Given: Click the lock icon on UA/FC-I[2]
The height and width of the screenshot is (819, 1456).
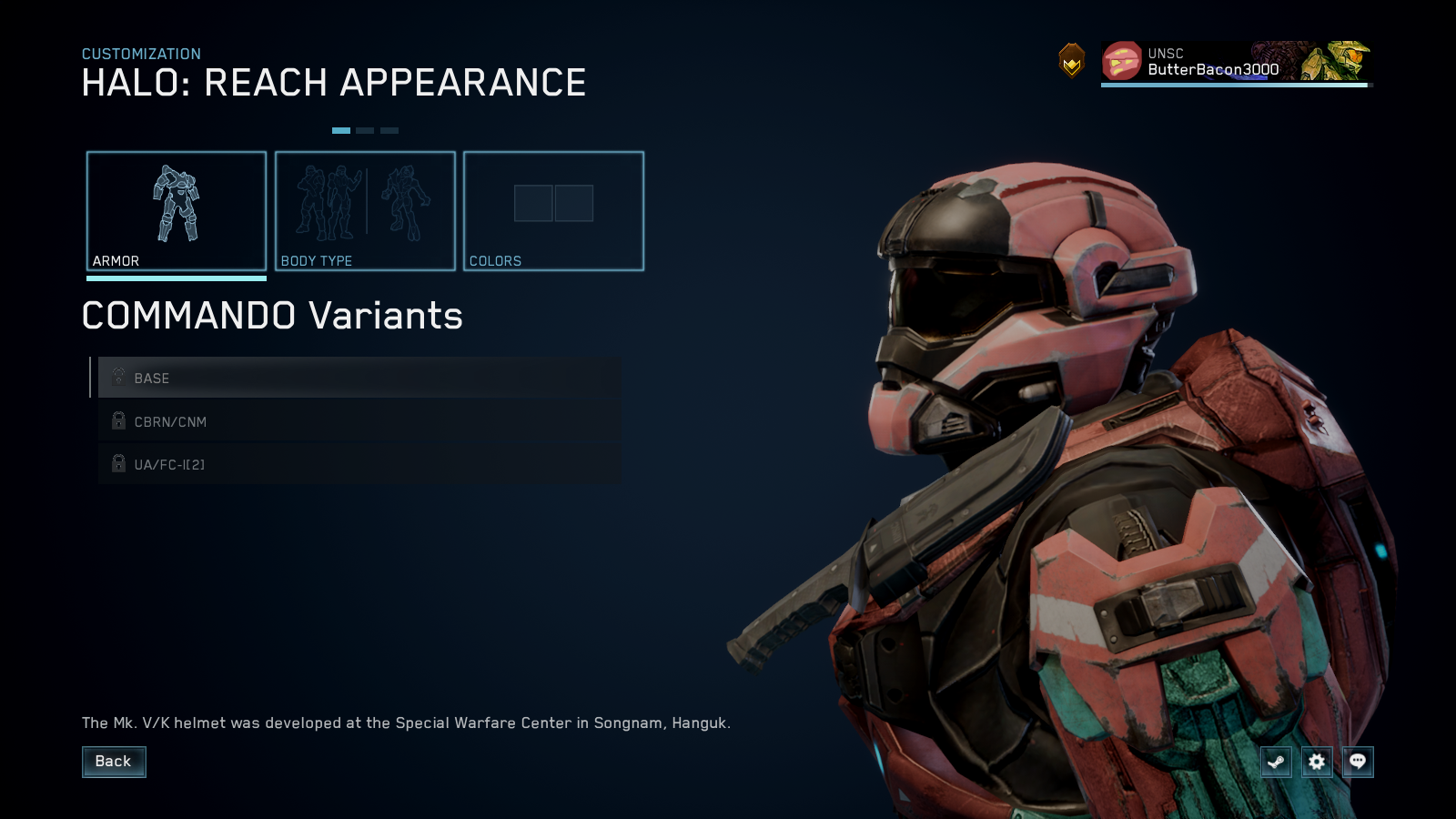Looking at the screenshot, I should point(117,463).
